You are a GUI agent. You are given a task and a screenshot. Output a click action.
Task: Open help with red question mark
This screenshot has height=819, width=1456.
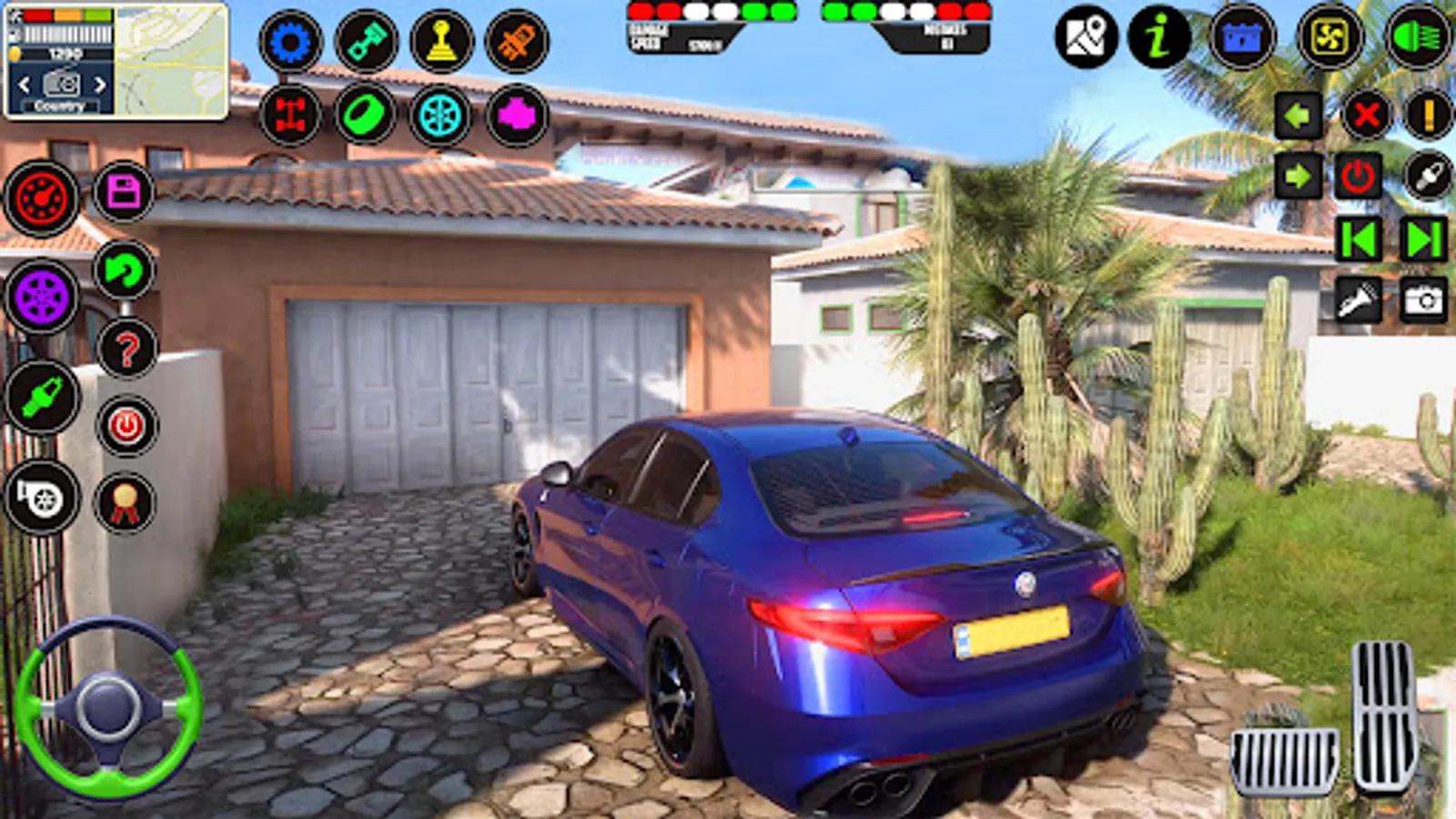tap(127, 348)
